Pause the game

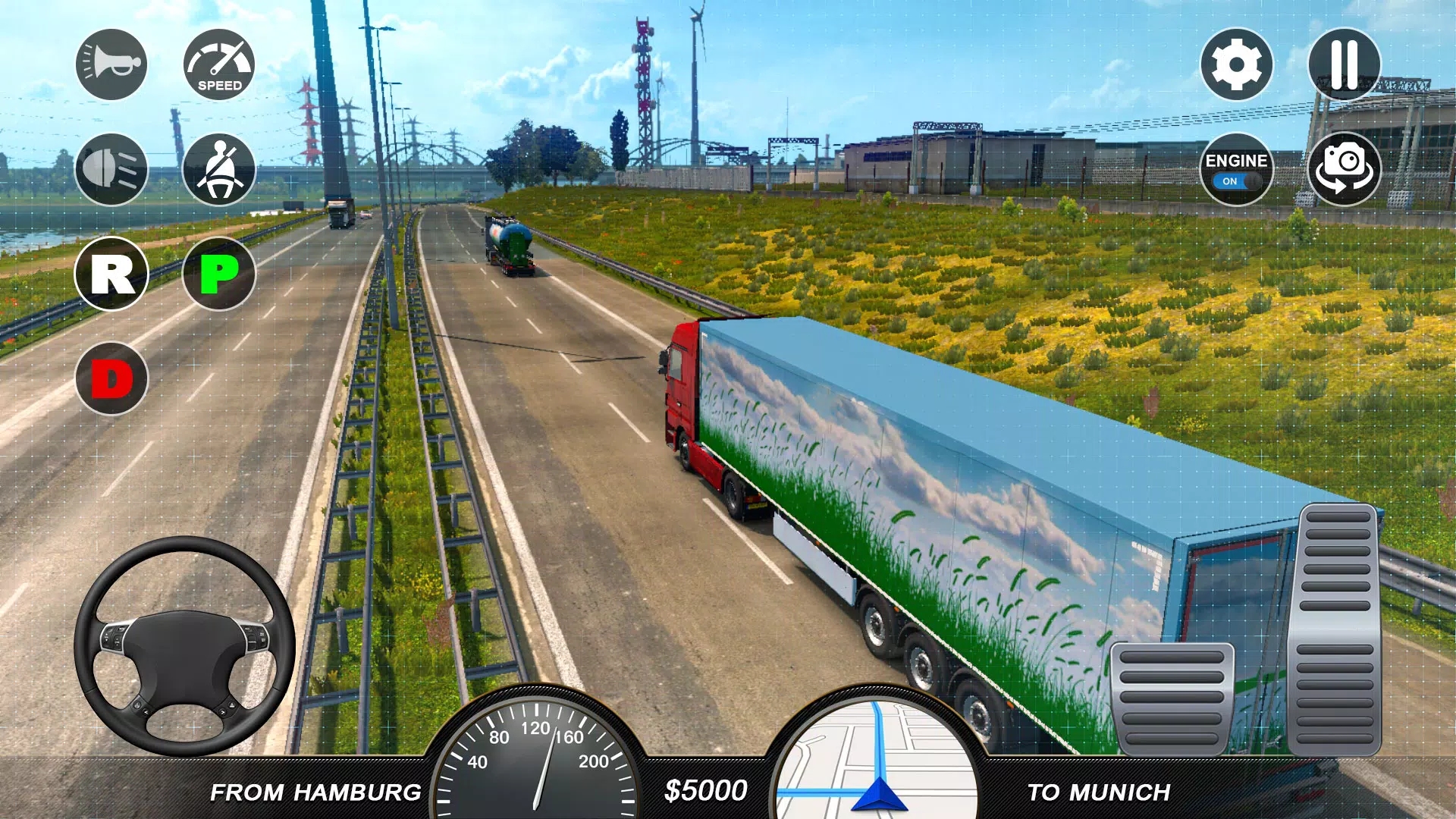(1344, 64)
